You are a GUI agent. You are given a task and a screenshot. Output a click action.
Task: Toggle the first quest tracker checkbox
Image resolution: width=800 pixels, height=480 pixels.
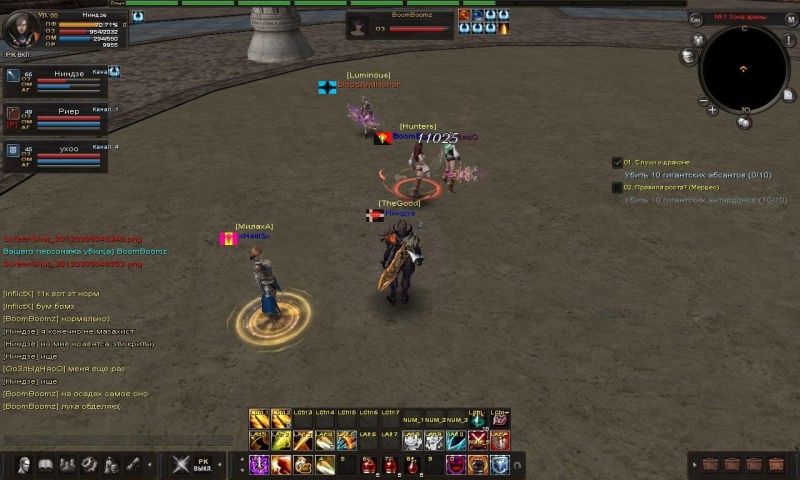pos(617,162)
